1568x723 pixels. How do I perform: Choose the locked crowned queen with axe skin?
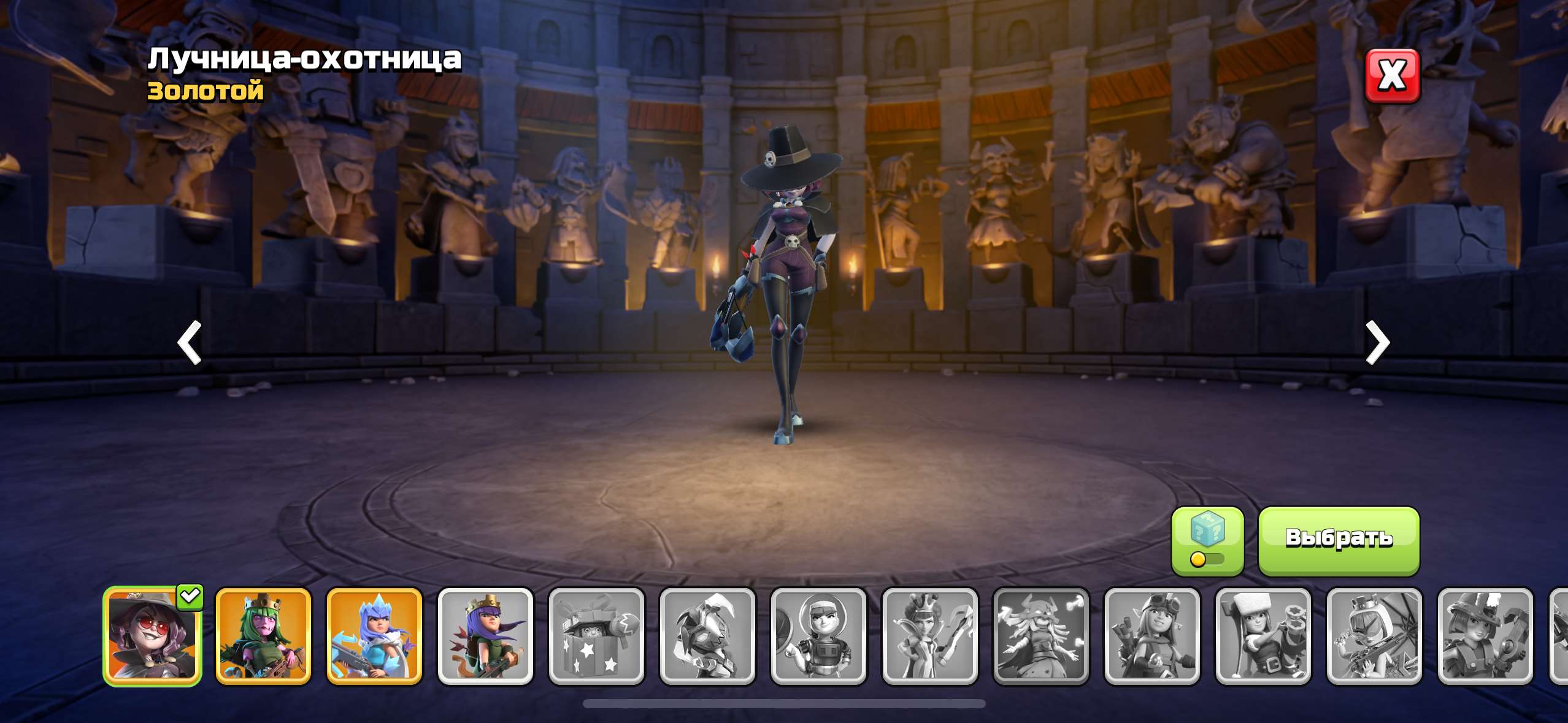[929, 636]
